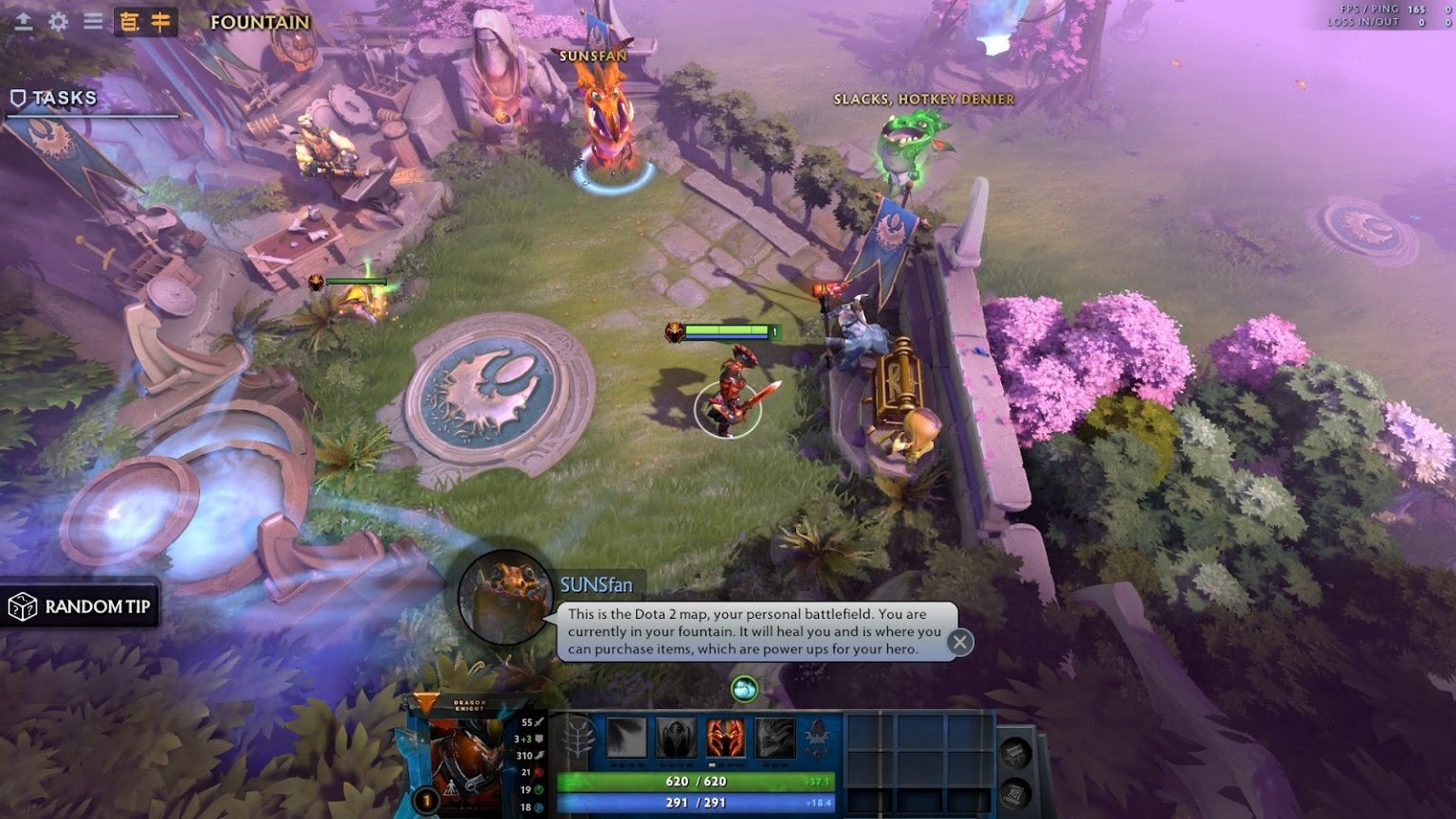Click the deliver items scroll icon bottom-right

pos(1015,792)
